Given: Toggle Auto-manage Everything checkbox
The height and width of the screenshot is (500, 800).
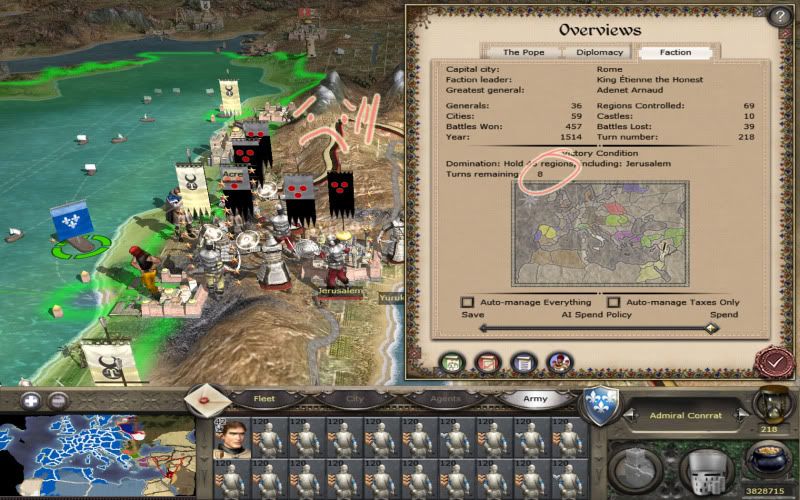Looking at the screenshot, I should (x=467, y=302).
